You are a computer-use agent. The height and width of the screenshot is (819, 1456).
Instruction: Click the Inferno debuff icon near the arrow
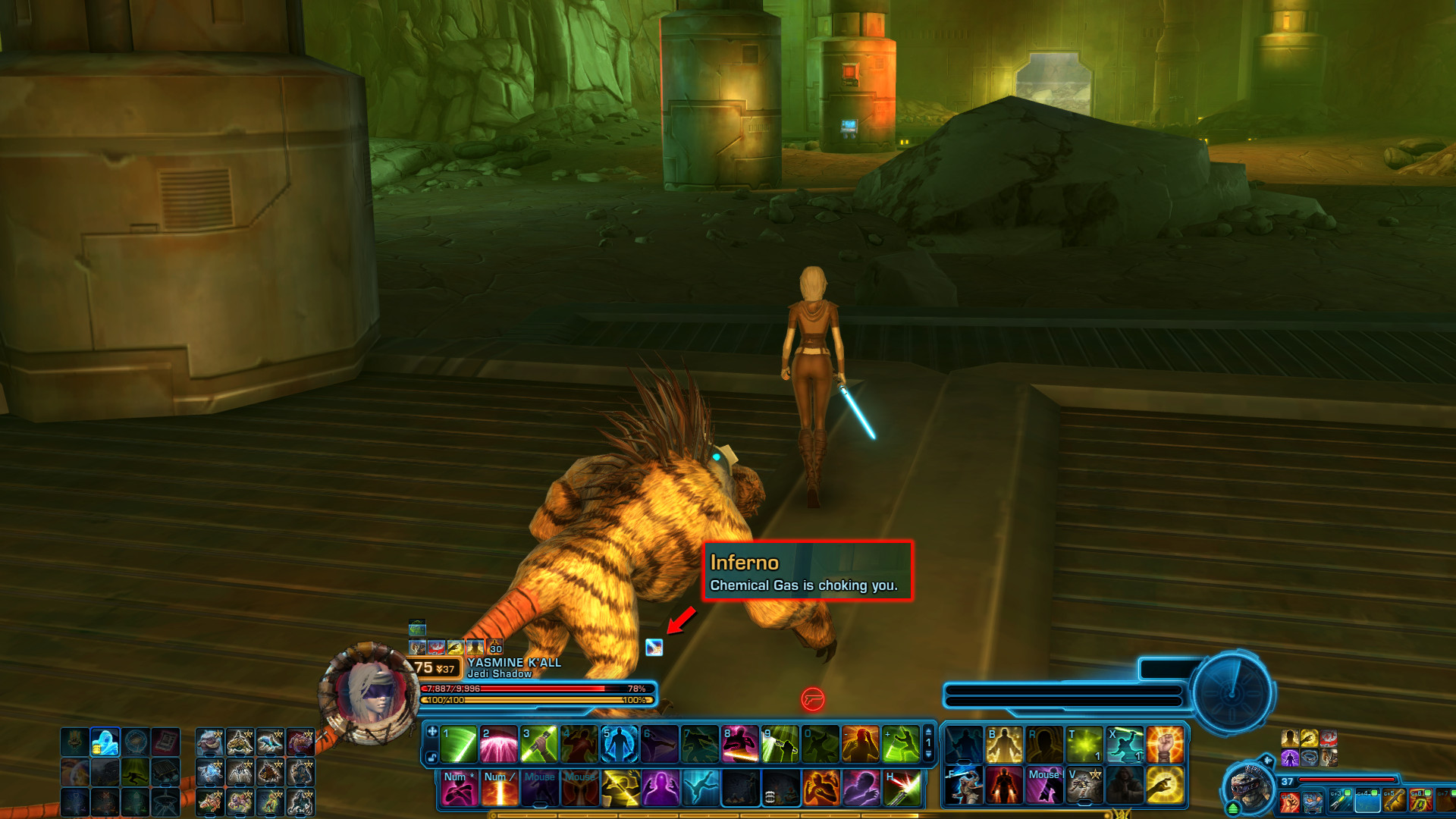pos(654,647)
